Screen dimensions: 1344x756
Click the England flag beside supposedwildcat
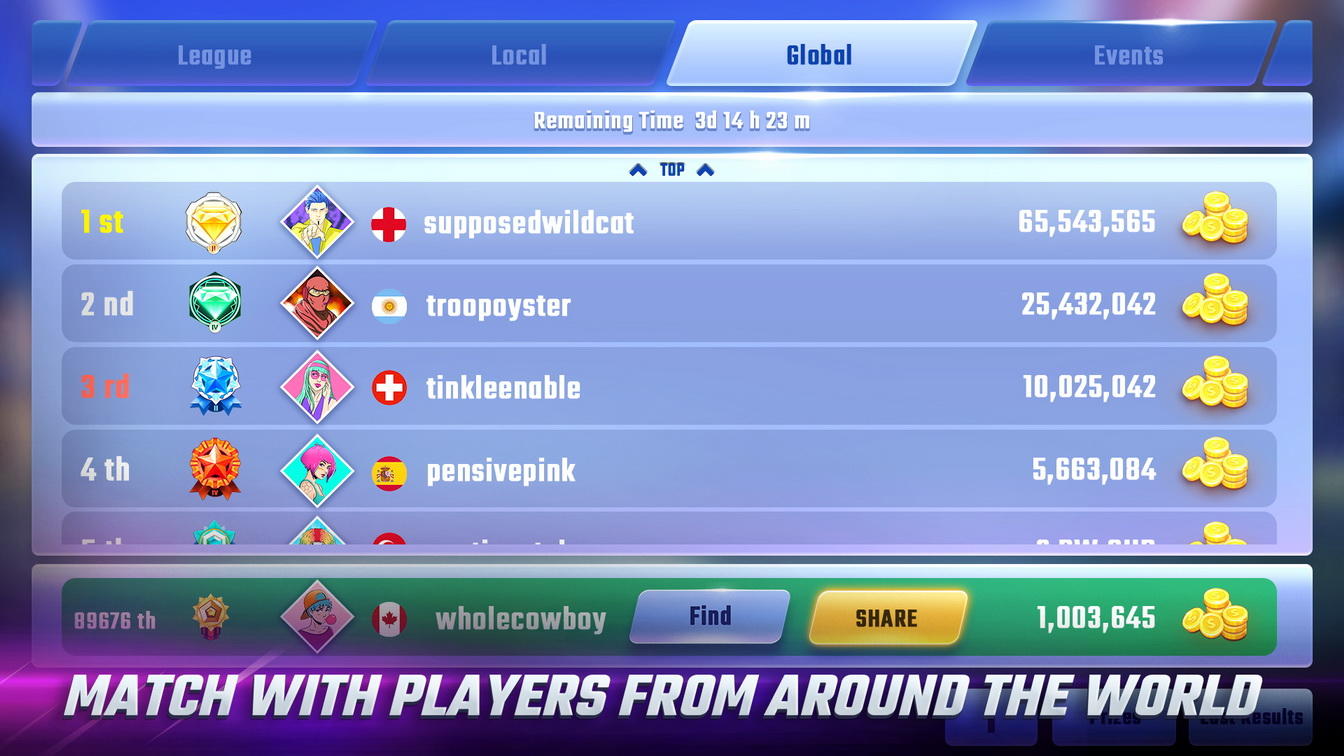(x=389, y=223)
